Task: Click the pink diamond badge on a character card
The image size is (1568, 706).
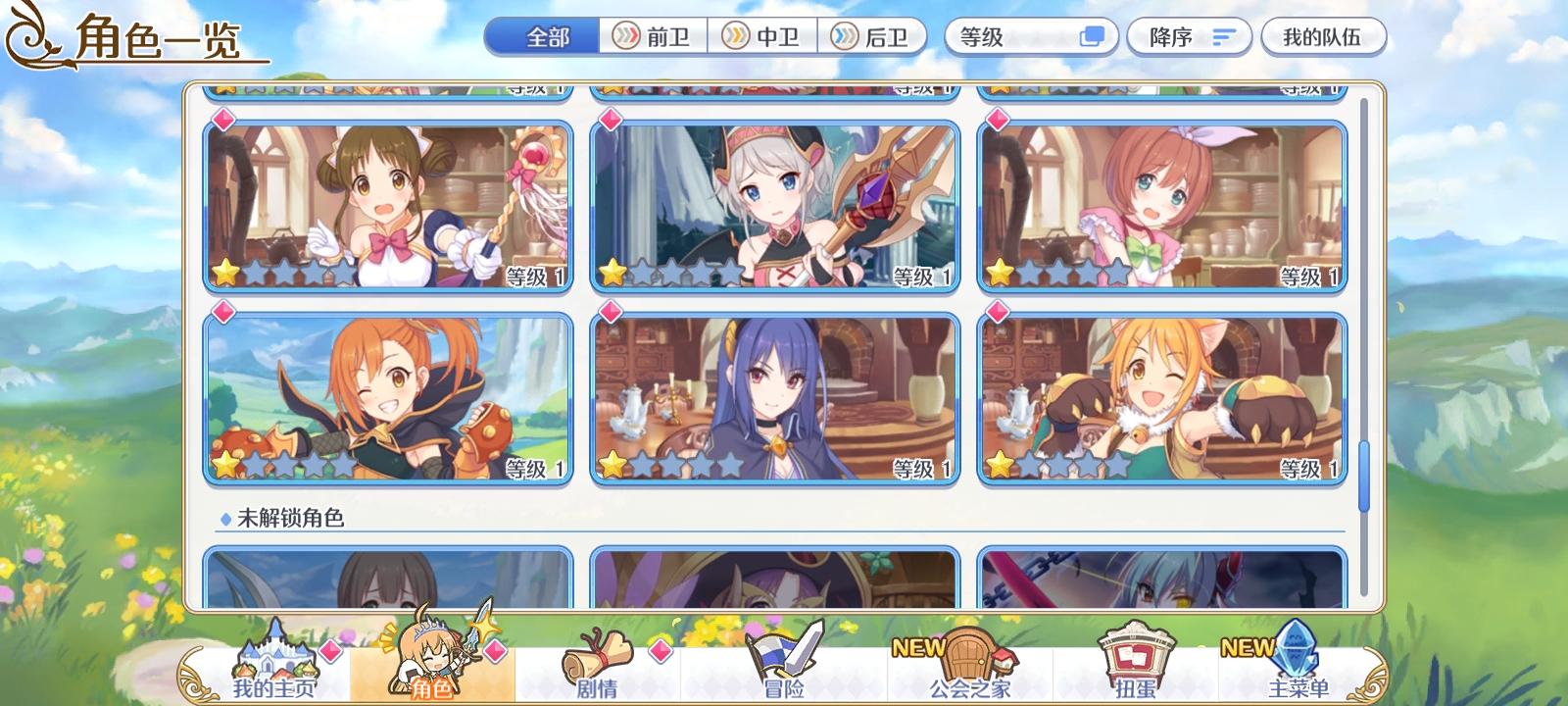Action: point(223,119)
